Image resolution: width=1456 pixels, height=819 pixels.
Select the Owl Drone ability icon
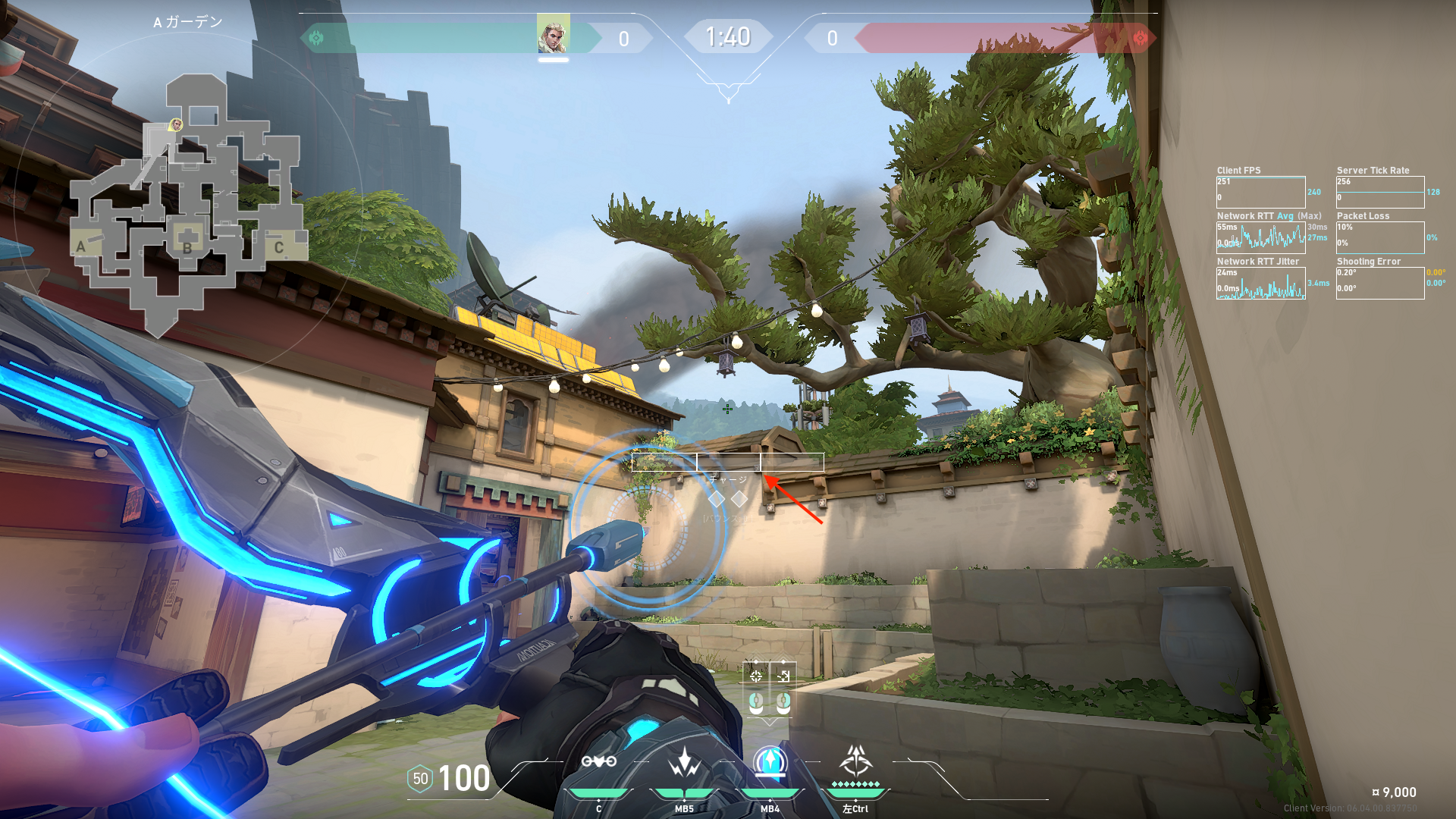click(x=598, y=761)
